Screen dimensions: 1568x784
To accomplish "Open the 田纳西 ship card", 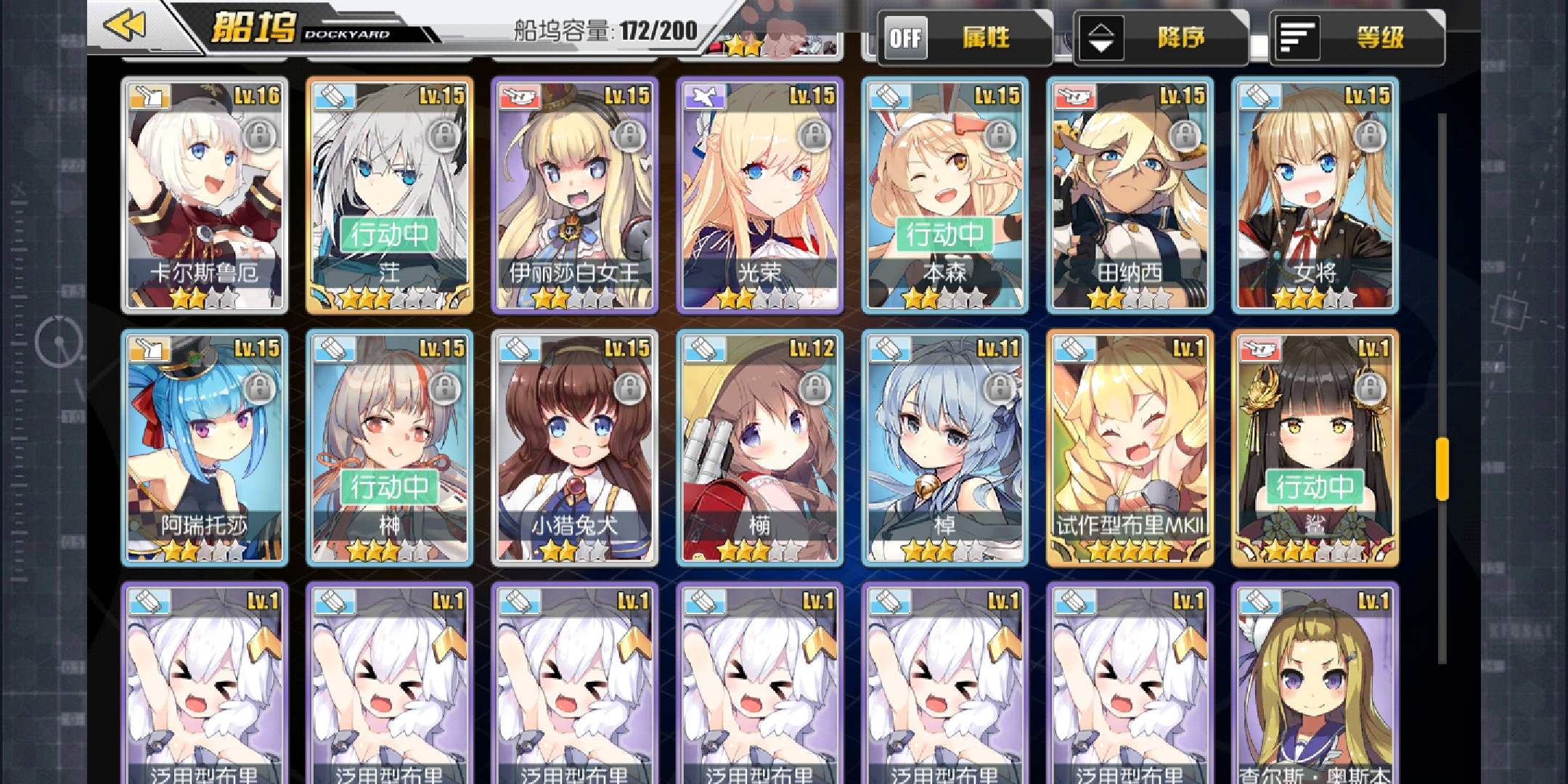I will [x=1130, y=195].
